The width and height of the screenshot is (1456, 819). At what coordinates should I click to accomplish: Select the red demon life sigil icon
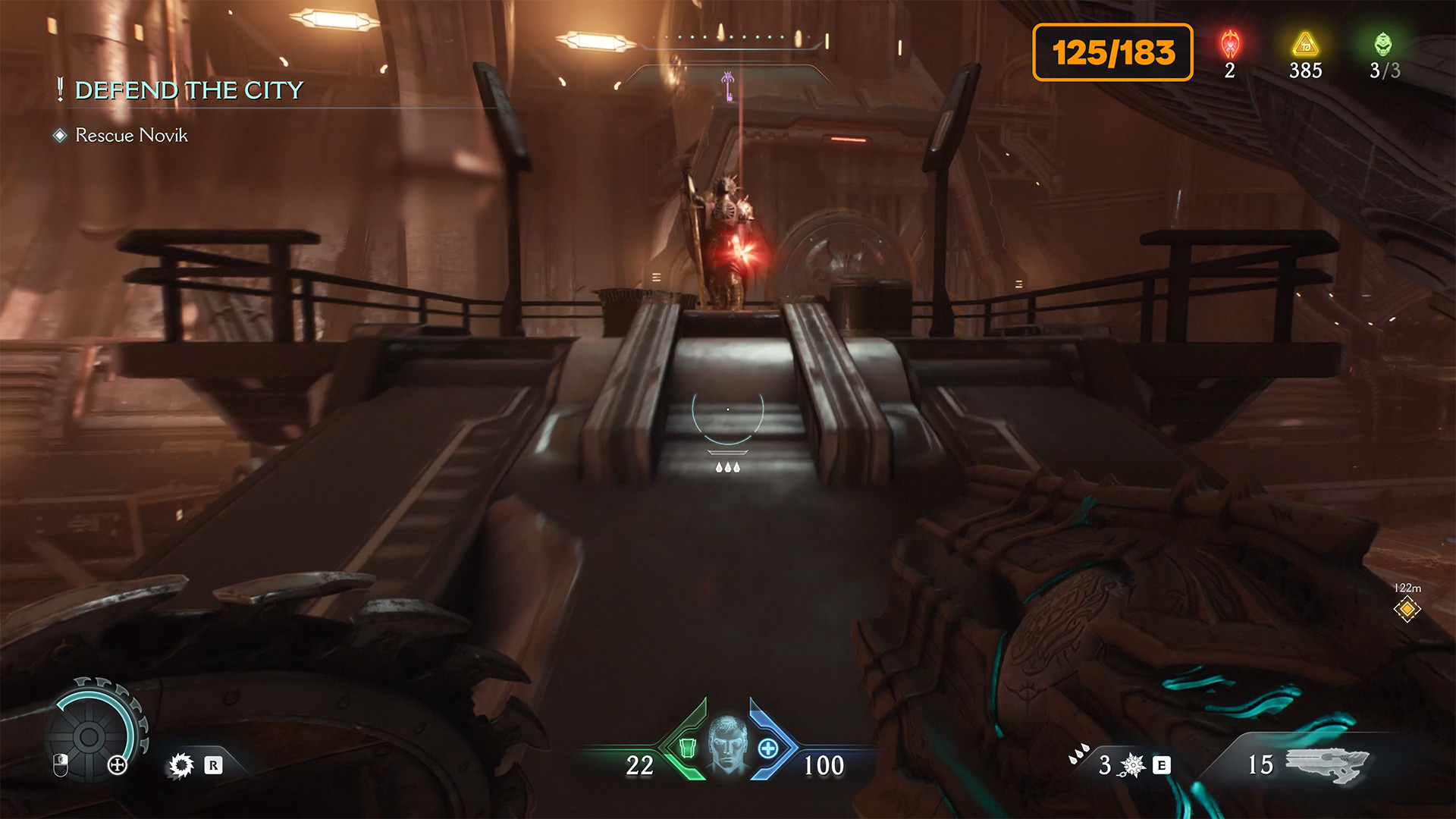tap(1230, 45)
